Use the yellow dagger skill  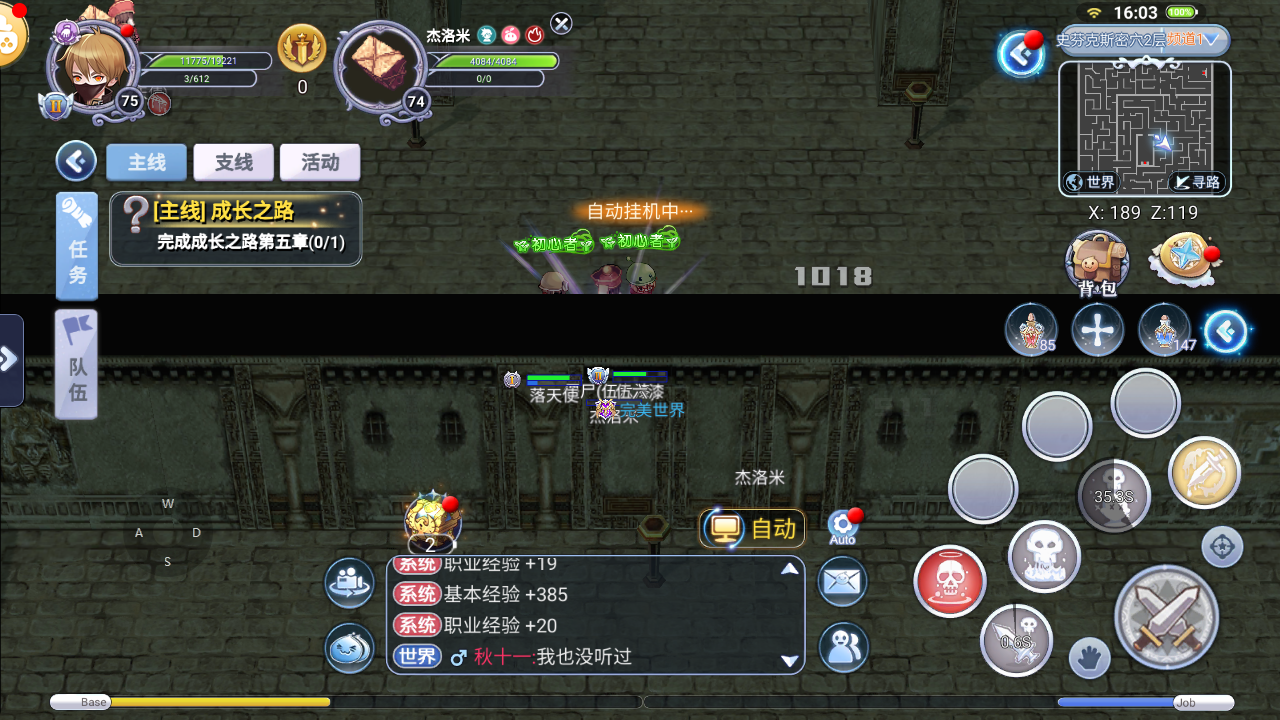point(1203,470)
